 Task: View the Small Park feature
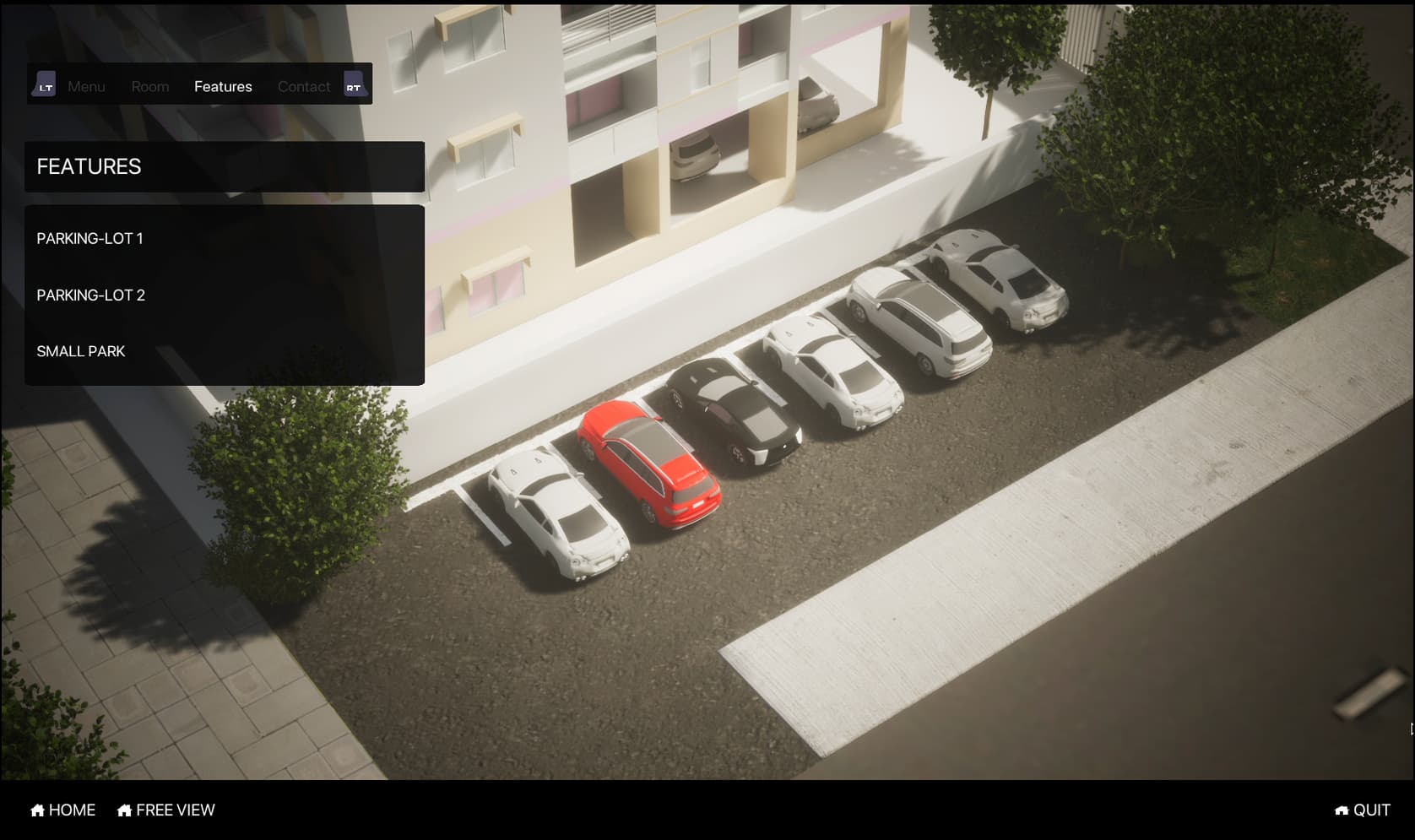coord(81,351)
